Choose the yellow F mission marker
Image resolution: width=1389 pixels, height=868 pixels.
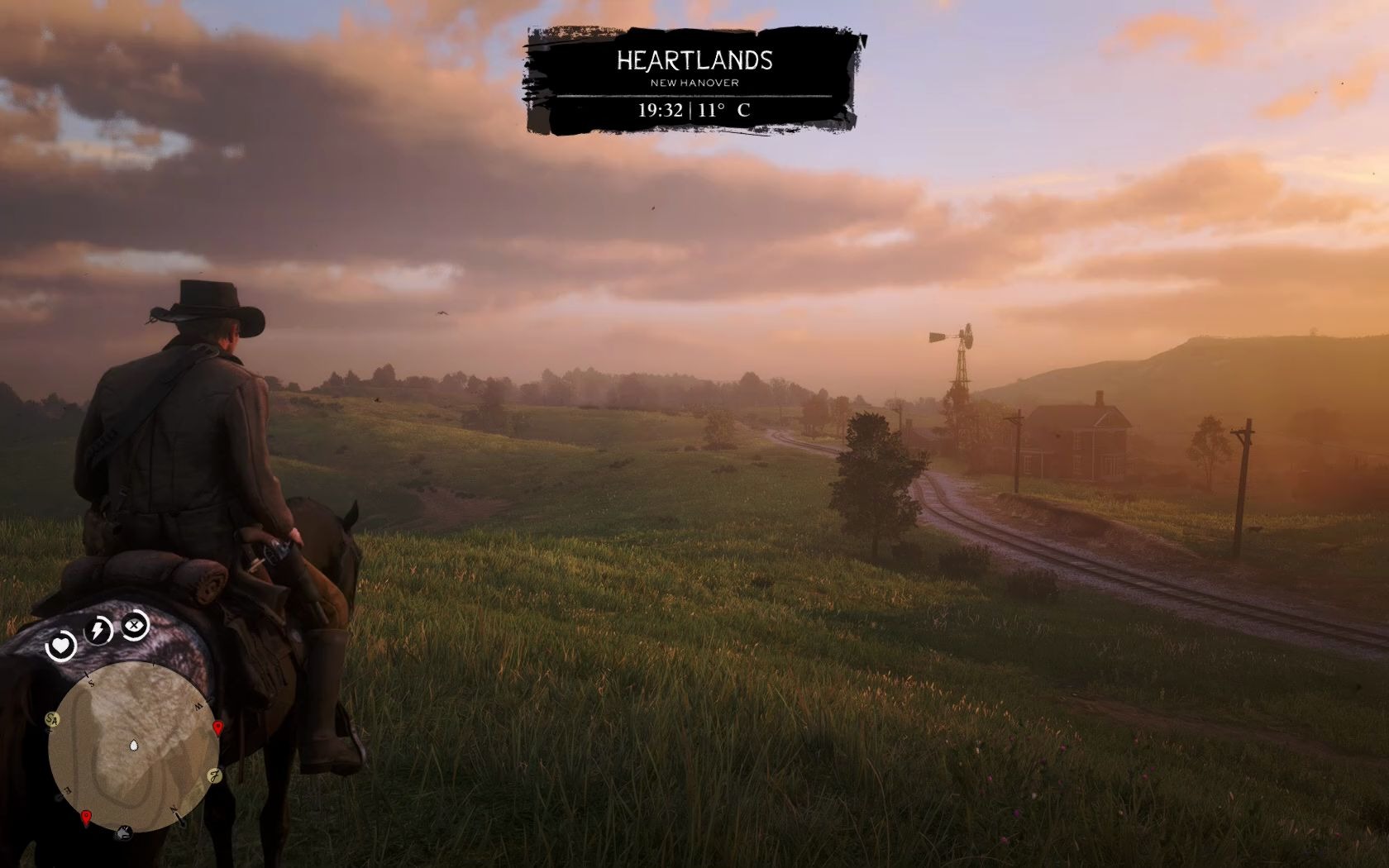213,776
